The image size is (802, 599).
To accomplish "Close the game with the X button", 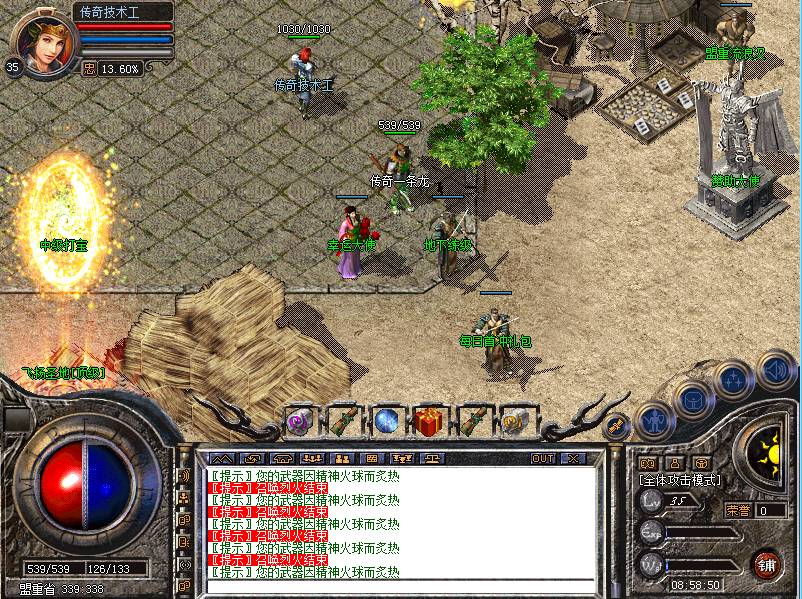I will tap(573, 458).
